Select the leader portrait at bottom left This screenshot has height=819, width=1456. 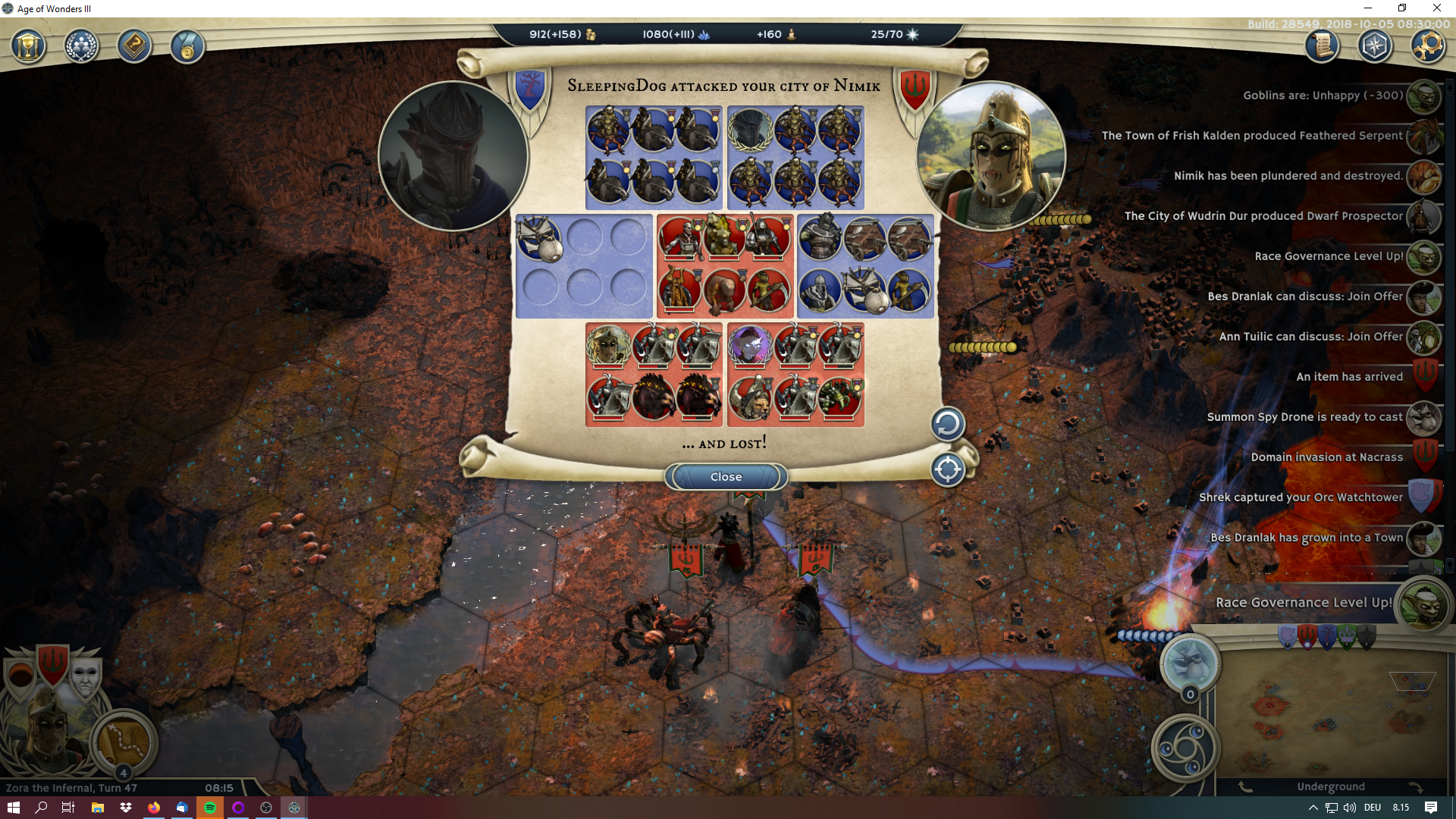tap(45, 728)
